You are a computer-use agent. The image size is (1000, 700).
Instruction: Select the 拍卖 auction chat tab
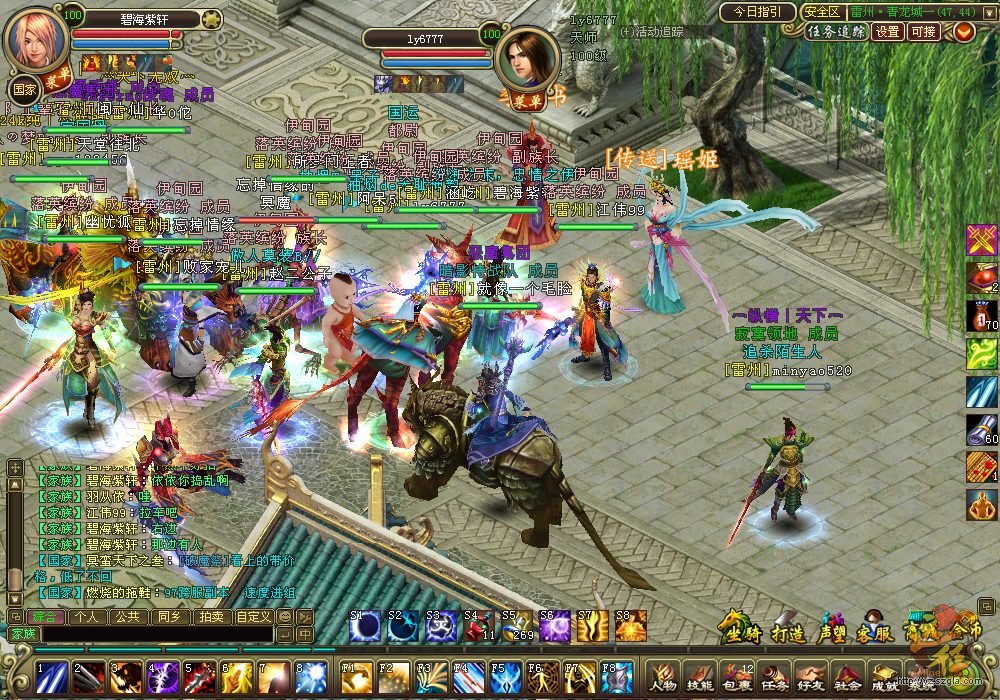(210, 617)
